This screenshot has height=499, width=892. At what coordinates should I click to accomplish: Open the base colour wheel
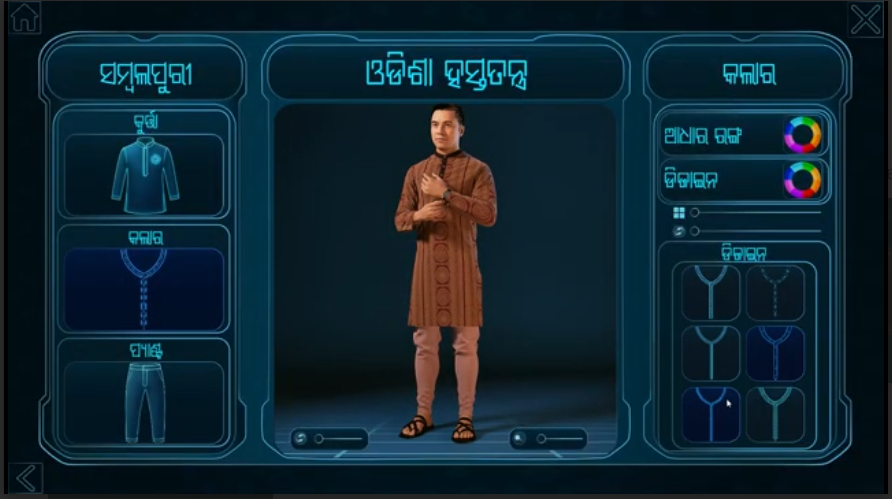[802, 135]
